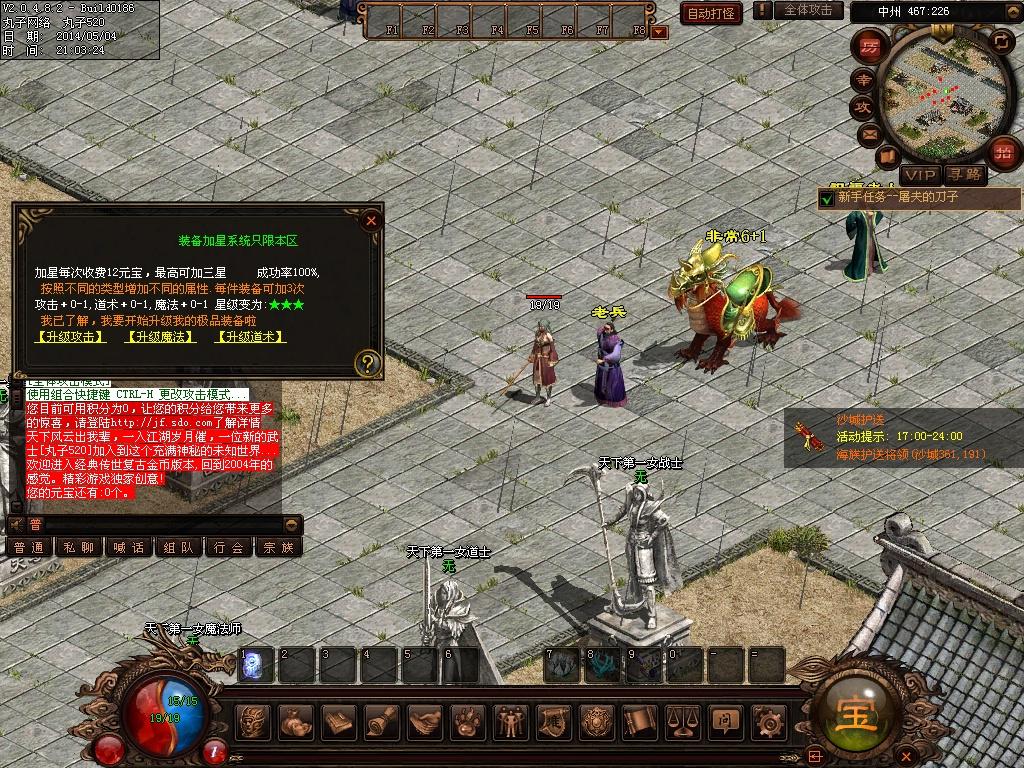The image size is (1024, 768).
Task: Close the equipment star upgrade dialog
Action: (371, 220)
